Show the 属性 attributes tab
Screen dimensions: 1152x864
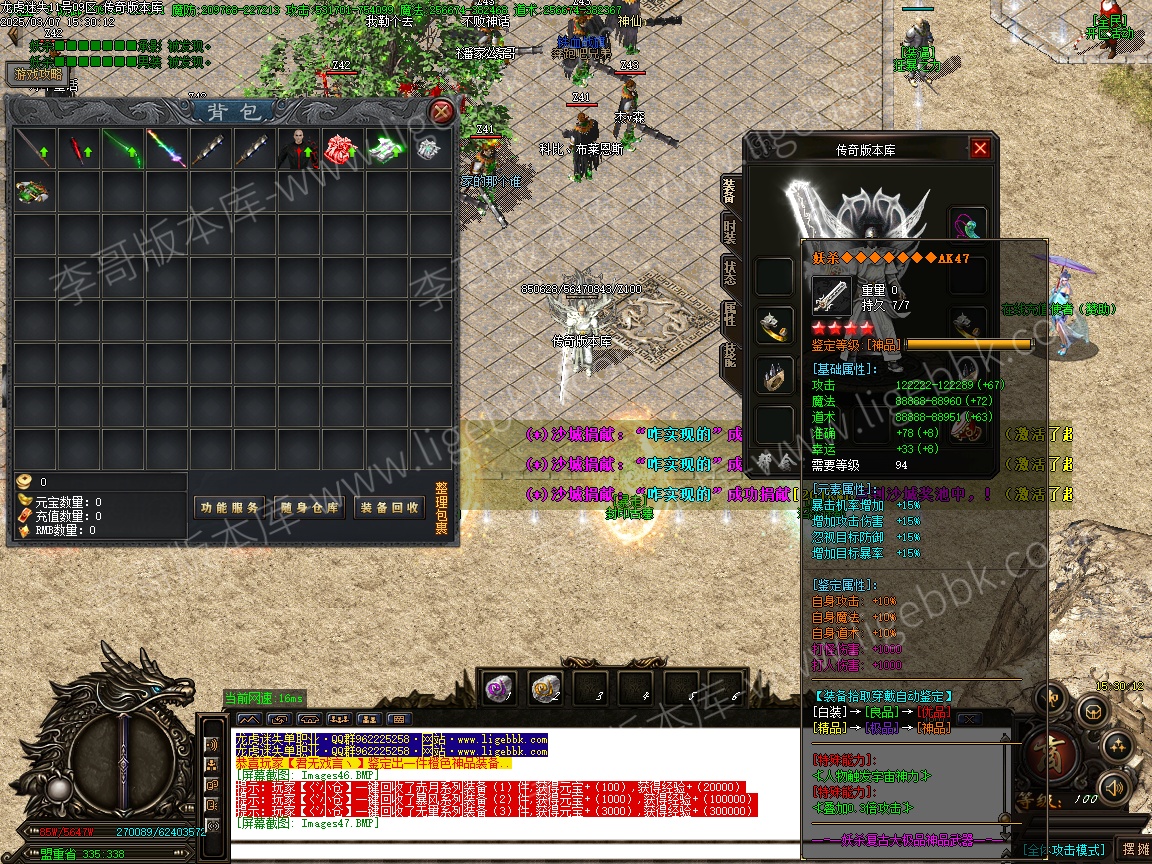click(x=729, y=314)
